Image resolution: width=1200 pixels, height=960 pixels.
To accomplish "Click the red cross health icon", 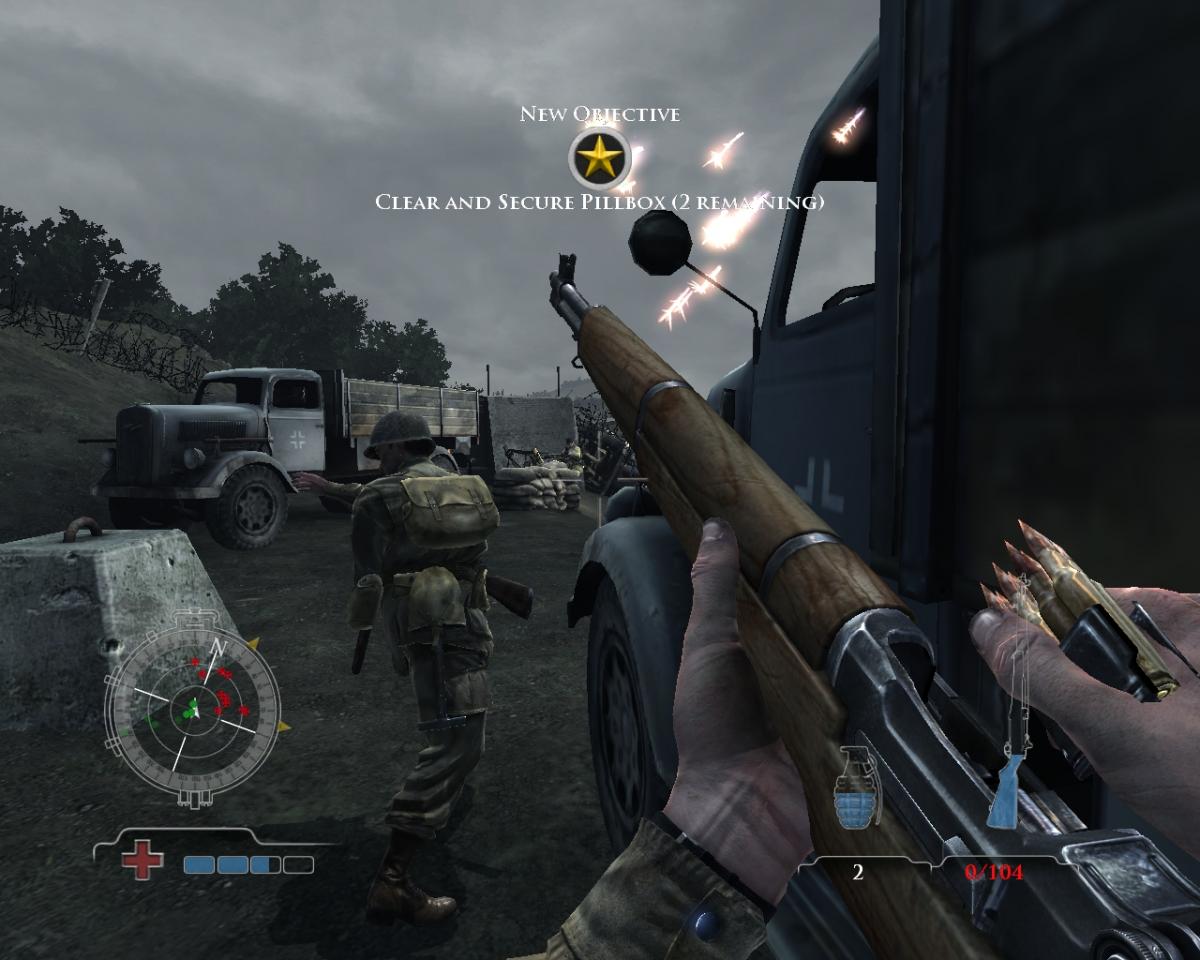I will tap(142, 861).
